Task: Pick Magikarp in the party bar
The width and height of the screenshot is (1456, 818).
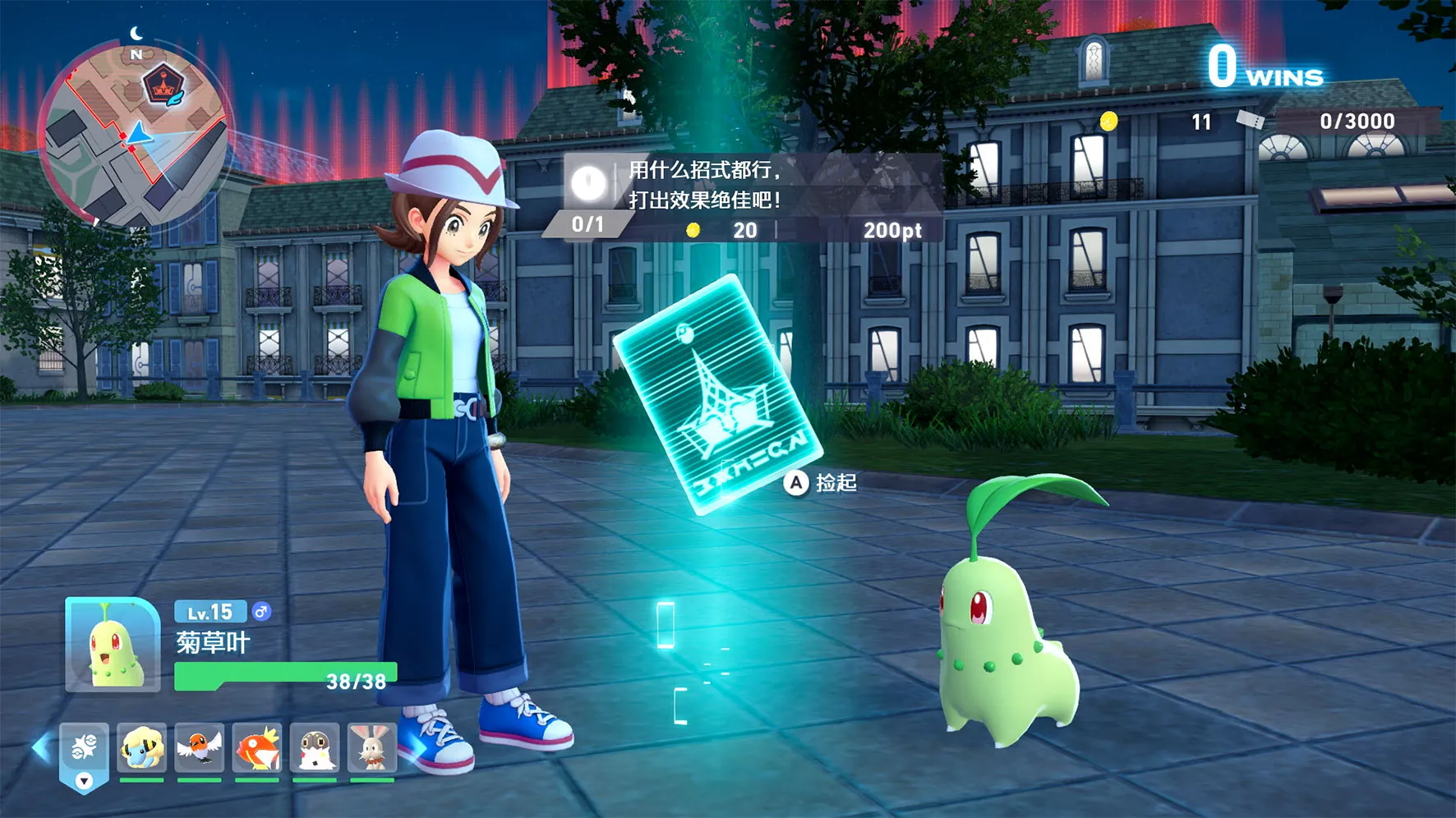Action: click(x=257, y=748)
